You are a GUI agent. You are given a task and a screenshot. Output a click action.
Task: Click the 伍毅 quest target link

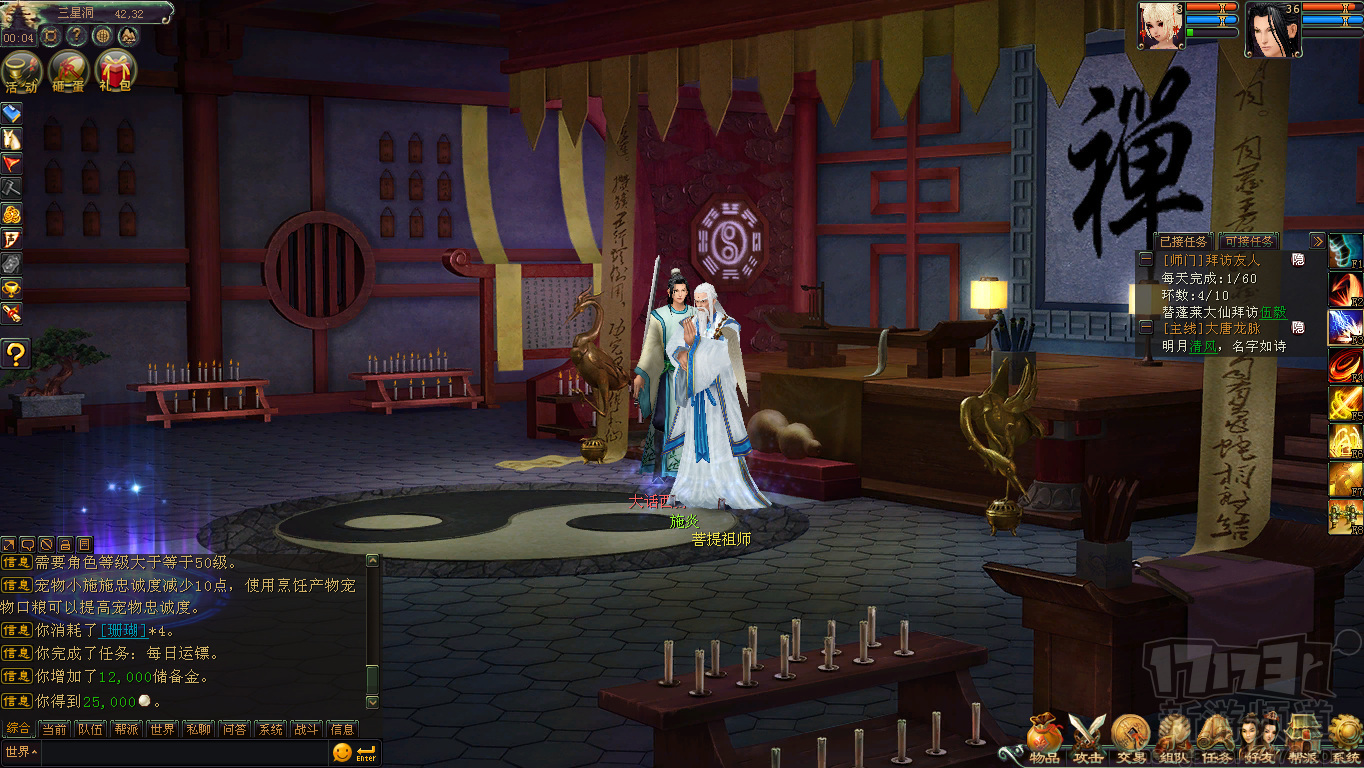point(1273,311)
